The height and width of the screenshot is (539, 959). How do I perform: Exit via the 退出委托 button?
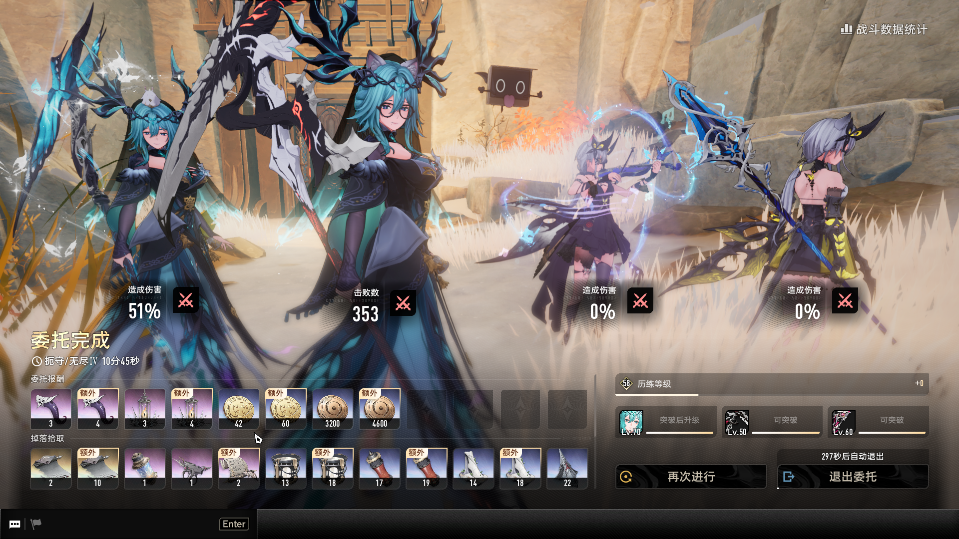click(852, 477)
